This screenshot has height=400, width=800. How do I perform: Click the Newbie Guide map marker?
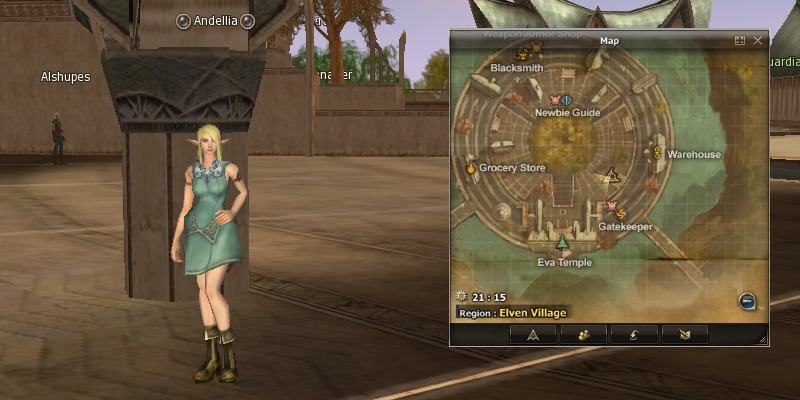(561, 100)
